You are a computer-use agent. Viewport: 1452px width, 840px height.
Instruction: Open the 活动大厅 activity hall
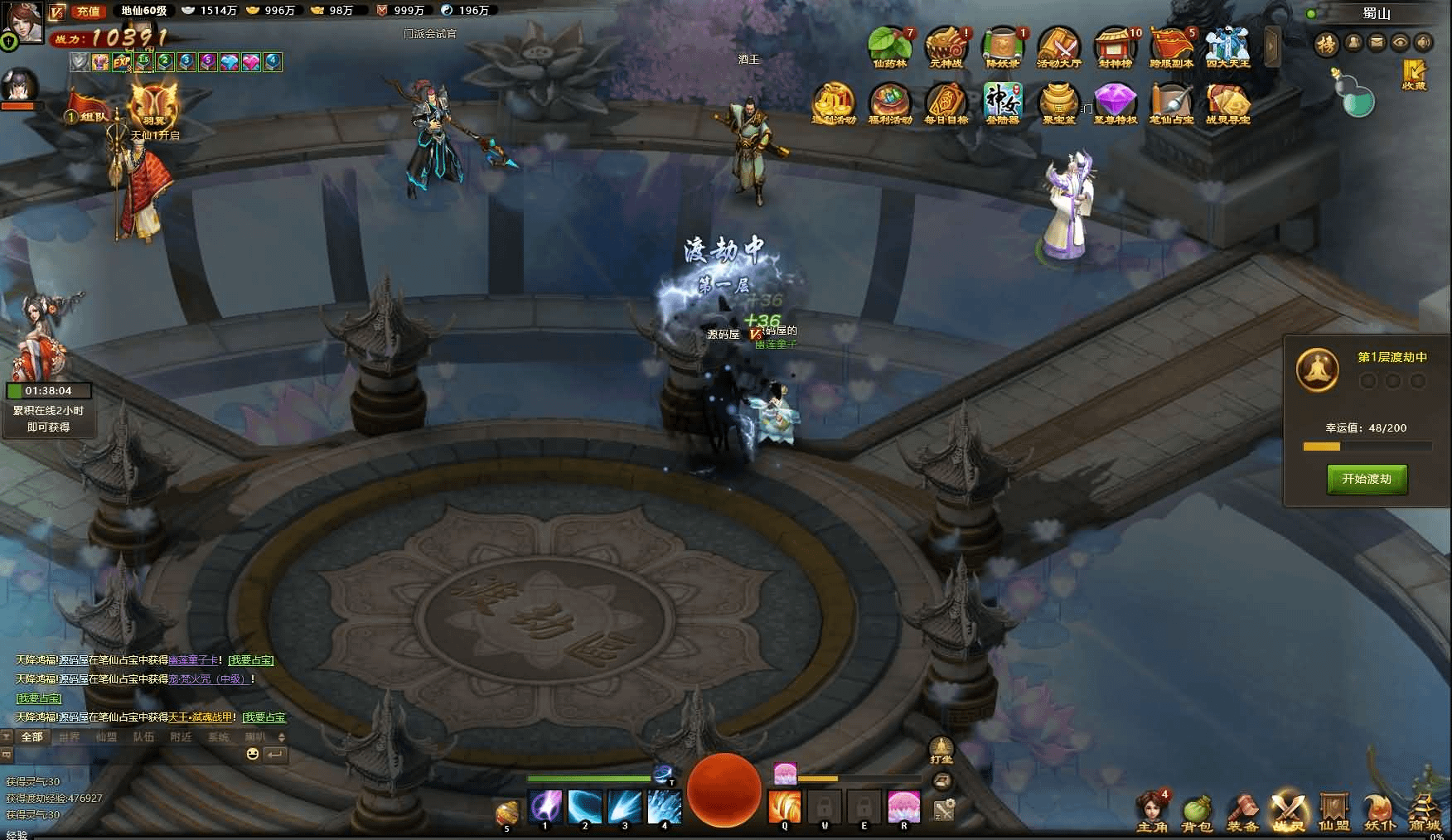(x=1058, y=46)
